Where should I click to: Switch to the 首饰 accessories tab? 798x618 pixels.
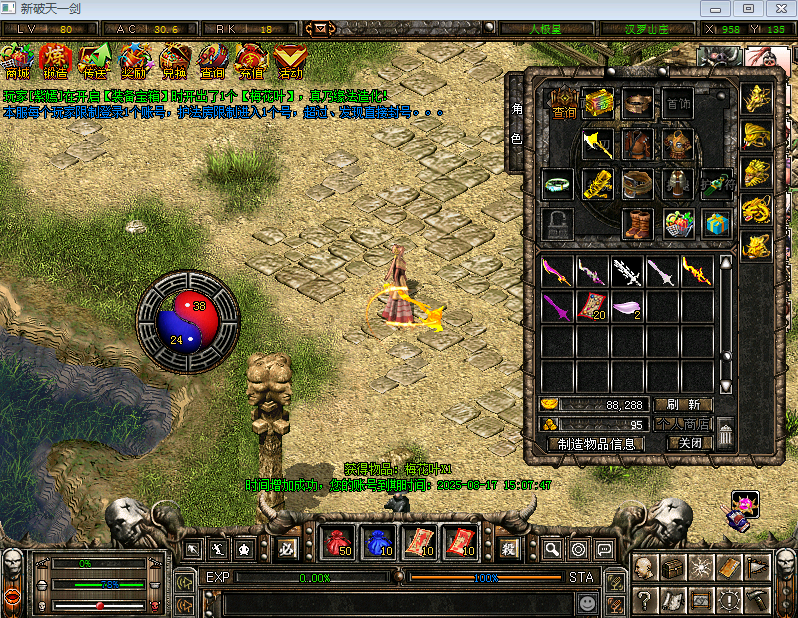pos(678,104)
